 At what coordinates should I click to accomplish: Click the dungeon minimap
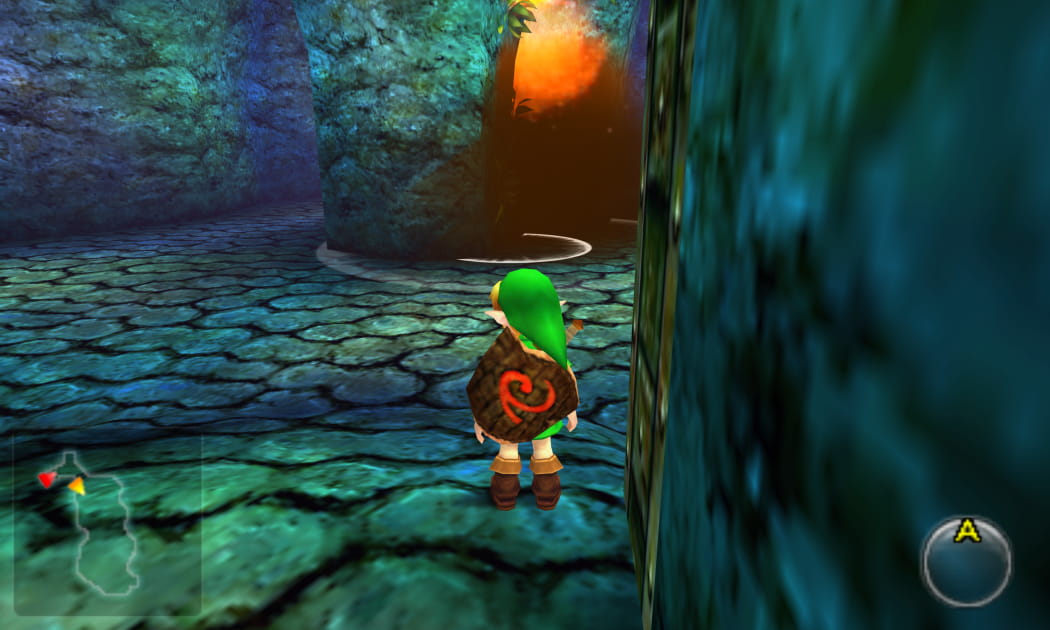click(105, 525)
